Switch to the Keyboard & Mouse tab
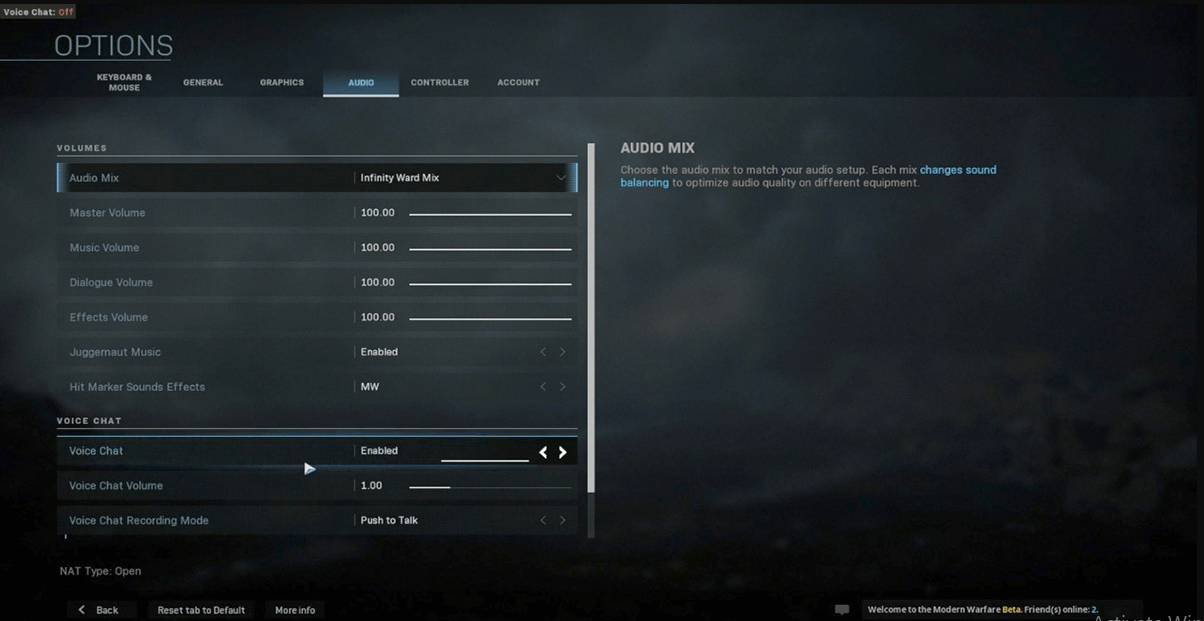Viewport: 1204px width, 621px height. [124, 82]
